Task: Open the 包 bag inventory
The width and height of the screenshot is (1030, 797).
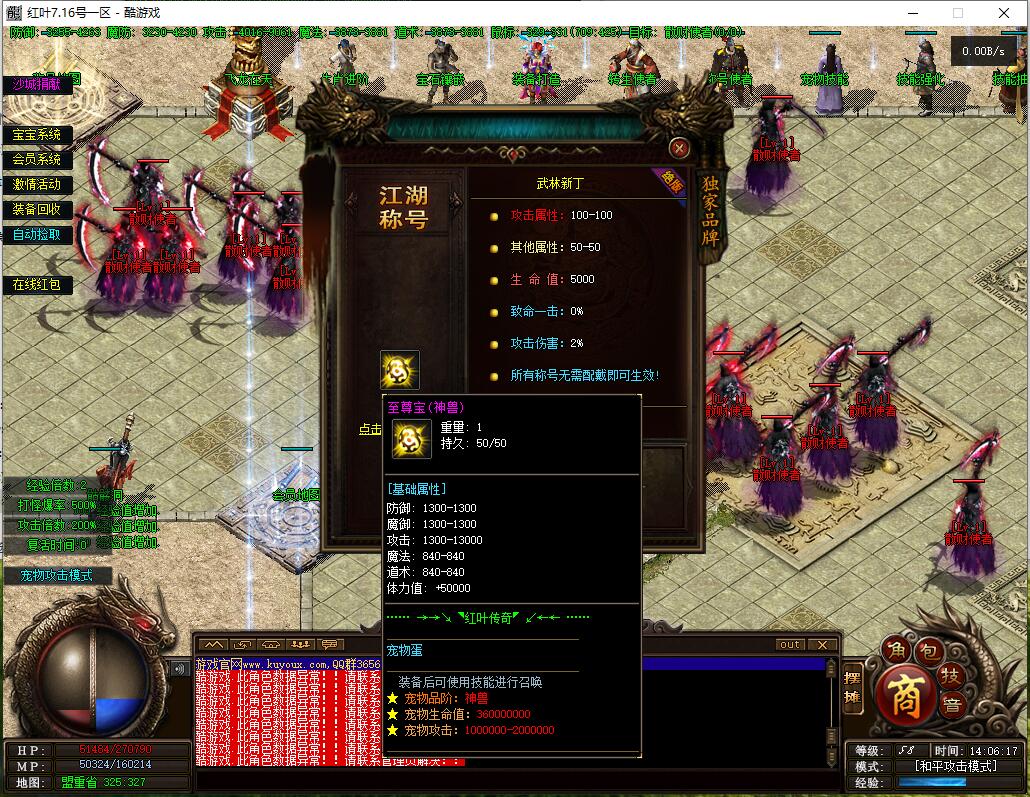Action: click(927, 651)
